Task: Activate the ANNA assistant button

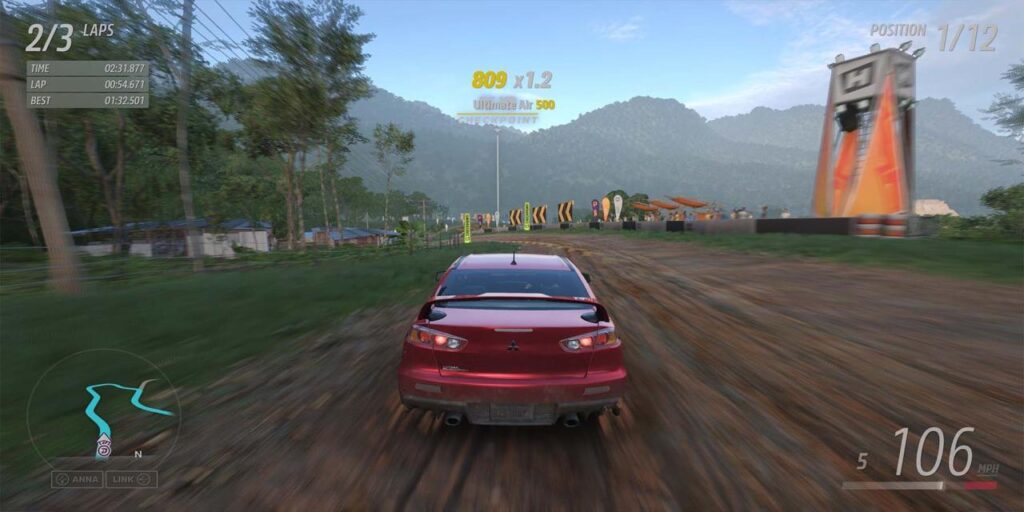Action: click(77, 479)
